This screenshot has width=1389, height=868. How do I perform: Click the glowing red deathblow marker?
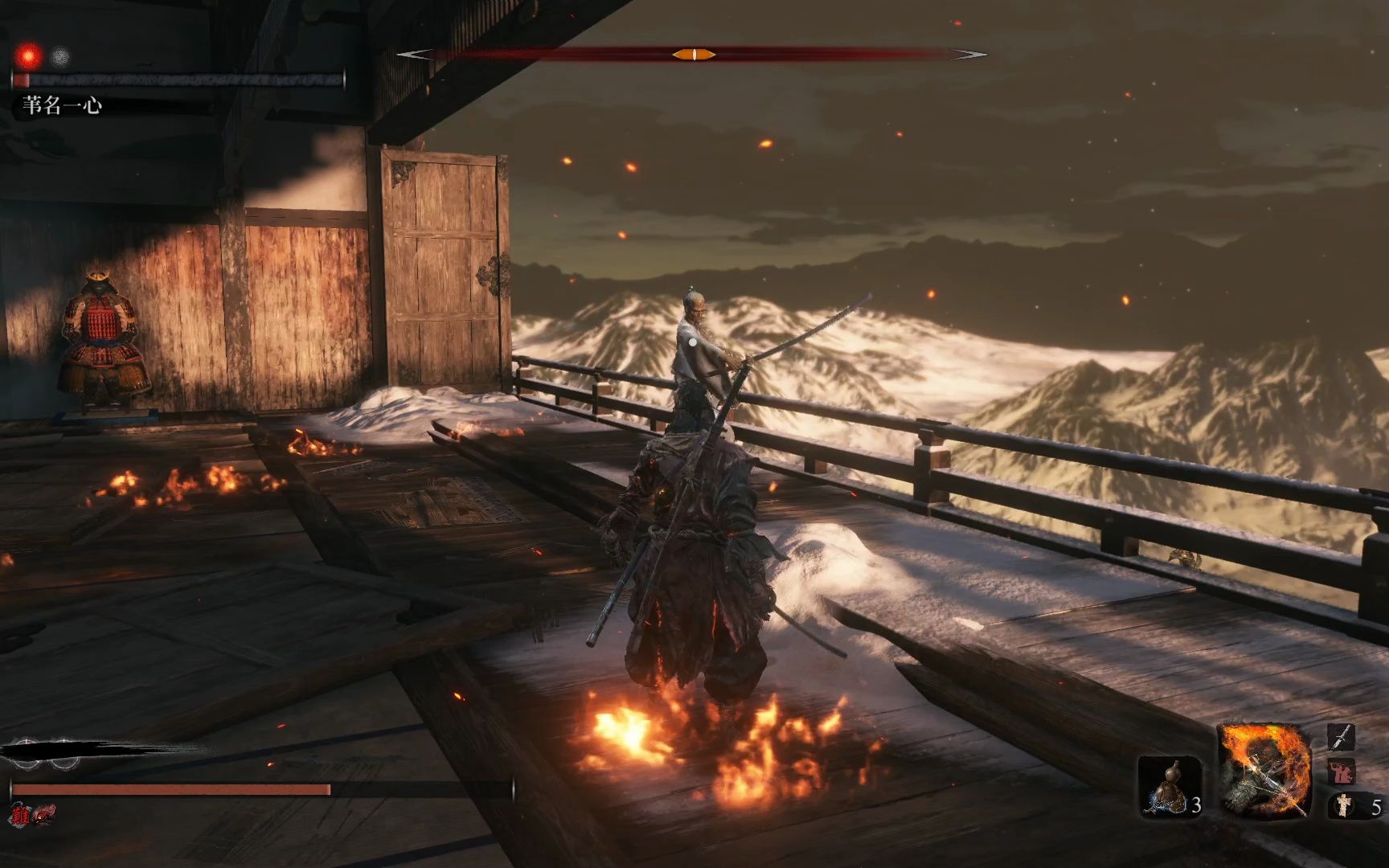coord(31,56)
